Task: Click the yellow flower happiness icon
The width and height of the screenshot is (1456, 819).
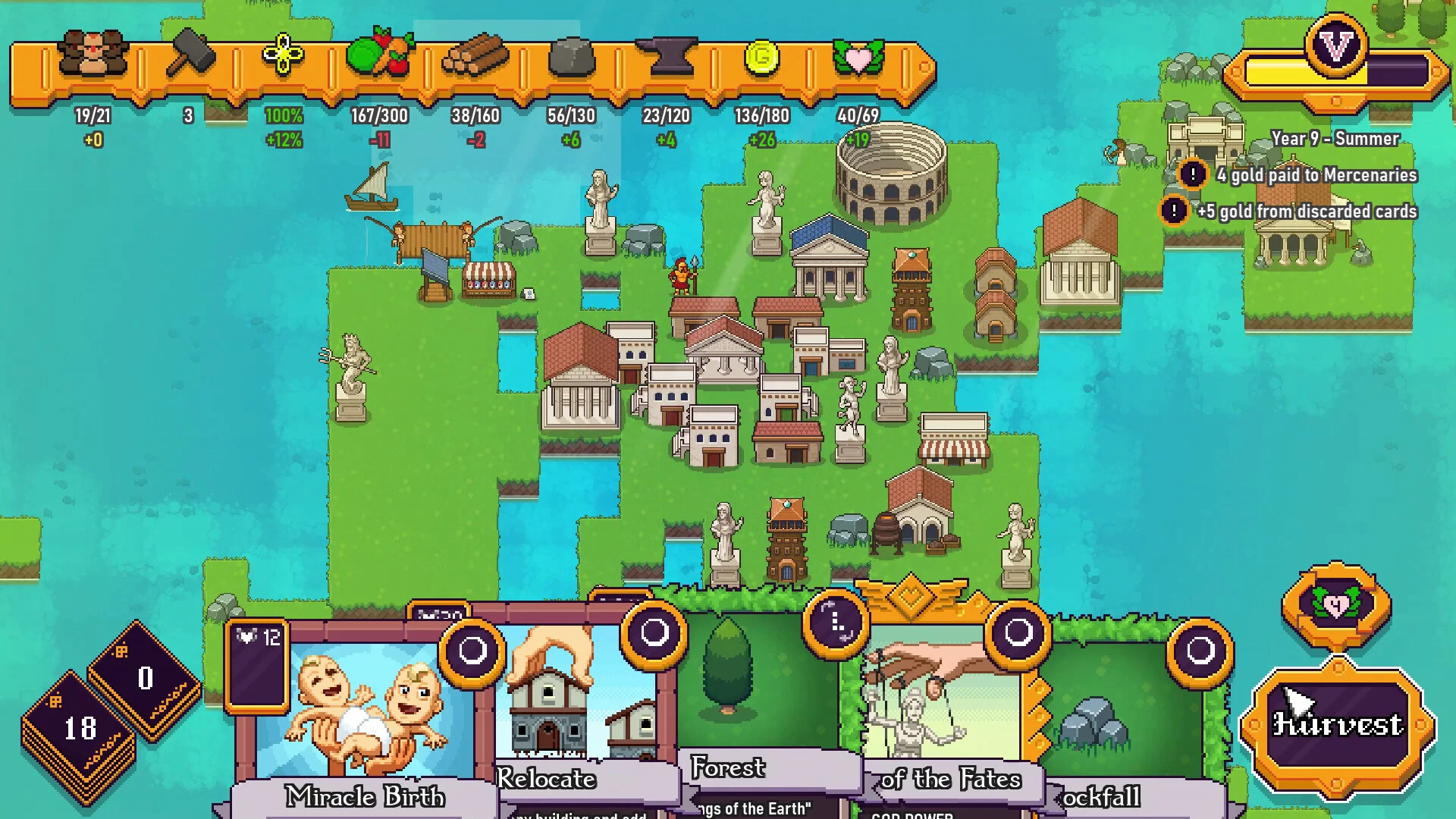Action: (x=283, y=55)
